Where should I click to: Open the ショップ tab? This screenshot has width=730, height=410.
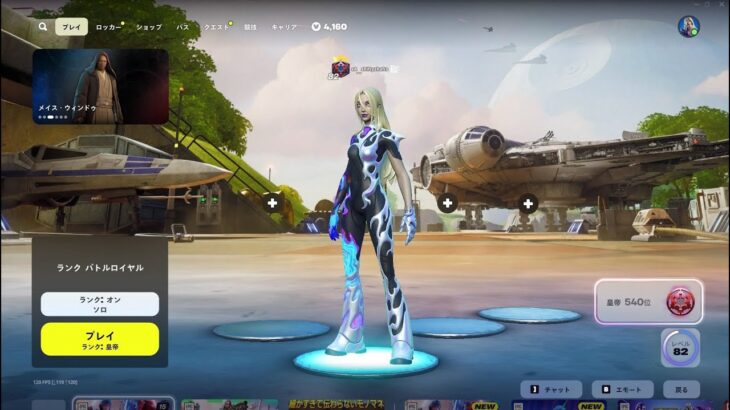[148, 27]
